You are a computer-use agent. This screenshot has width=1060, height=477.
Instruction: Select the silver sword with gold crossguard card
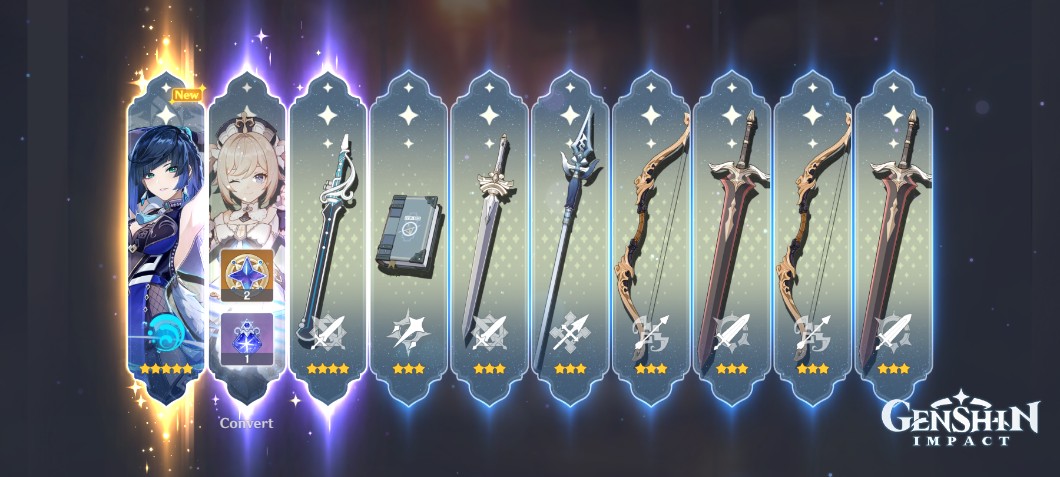489,240
